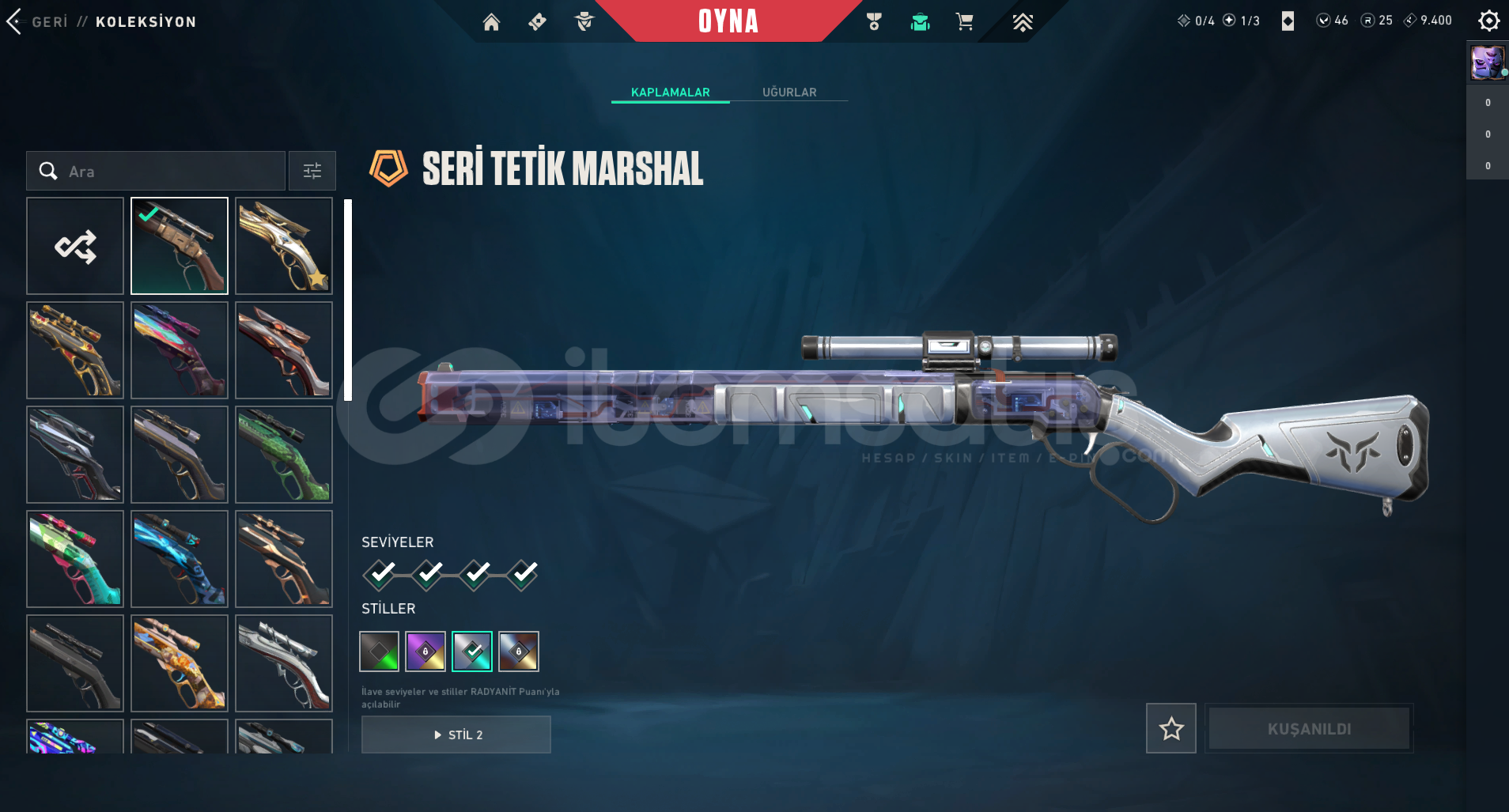Open the settings gear icon

coord(1488,21)
